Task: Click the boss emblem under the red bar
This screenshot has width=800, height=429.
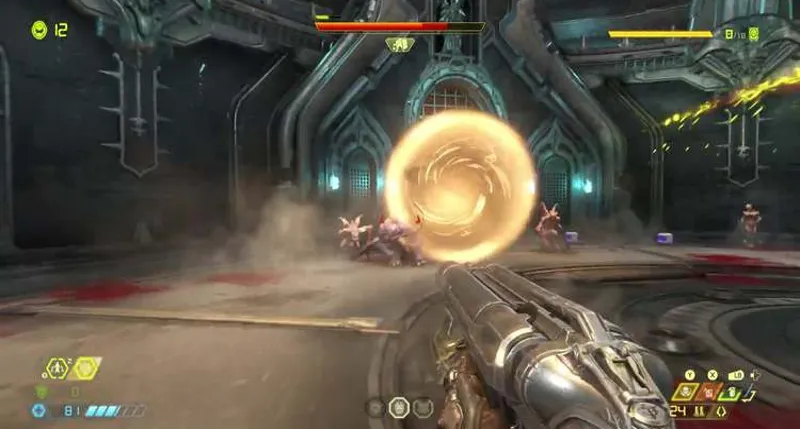Action: (x=398, y=45)
